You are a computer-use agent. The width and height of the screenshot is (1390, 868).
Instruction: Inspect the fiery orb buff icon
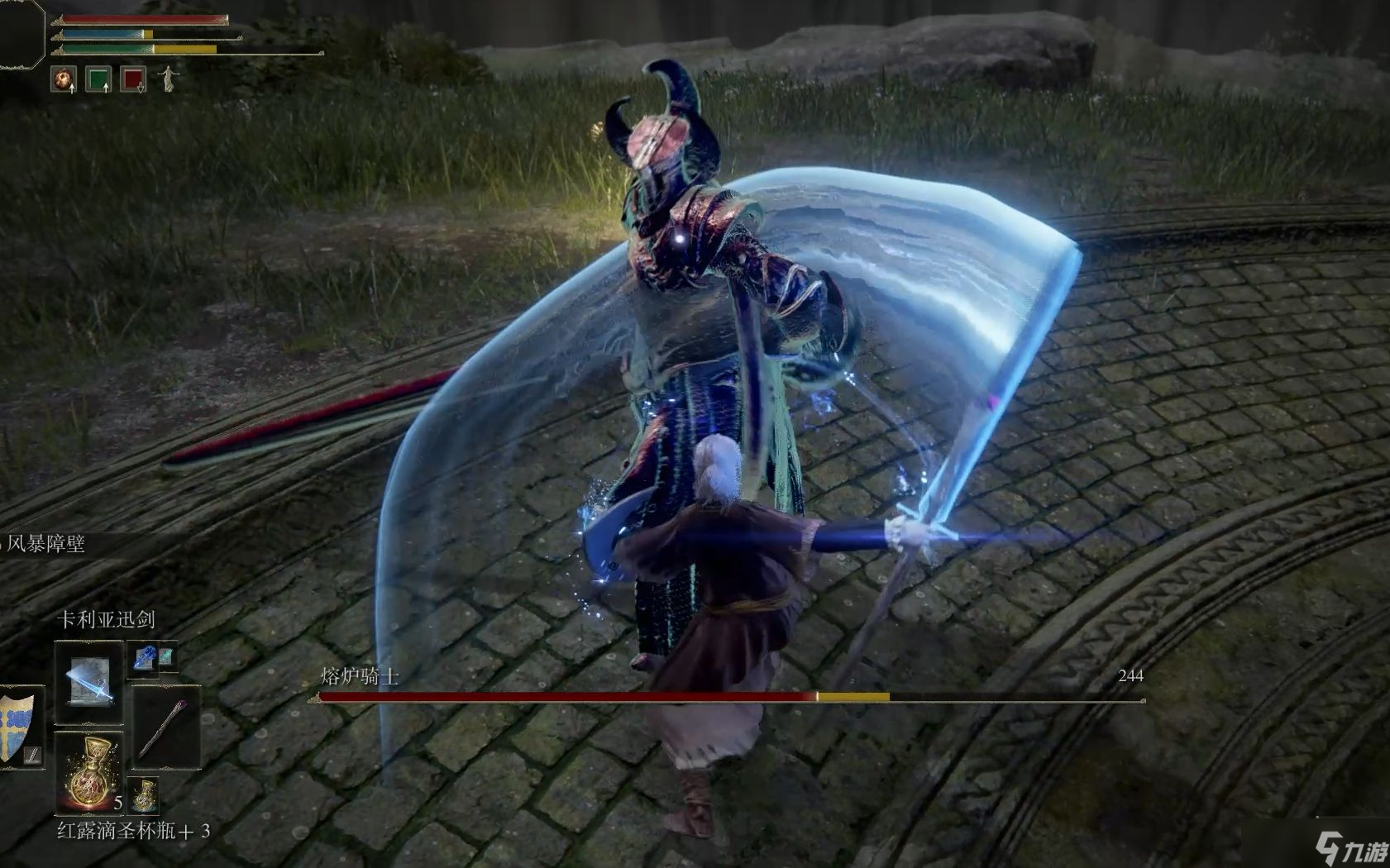[x=64, y=79]
